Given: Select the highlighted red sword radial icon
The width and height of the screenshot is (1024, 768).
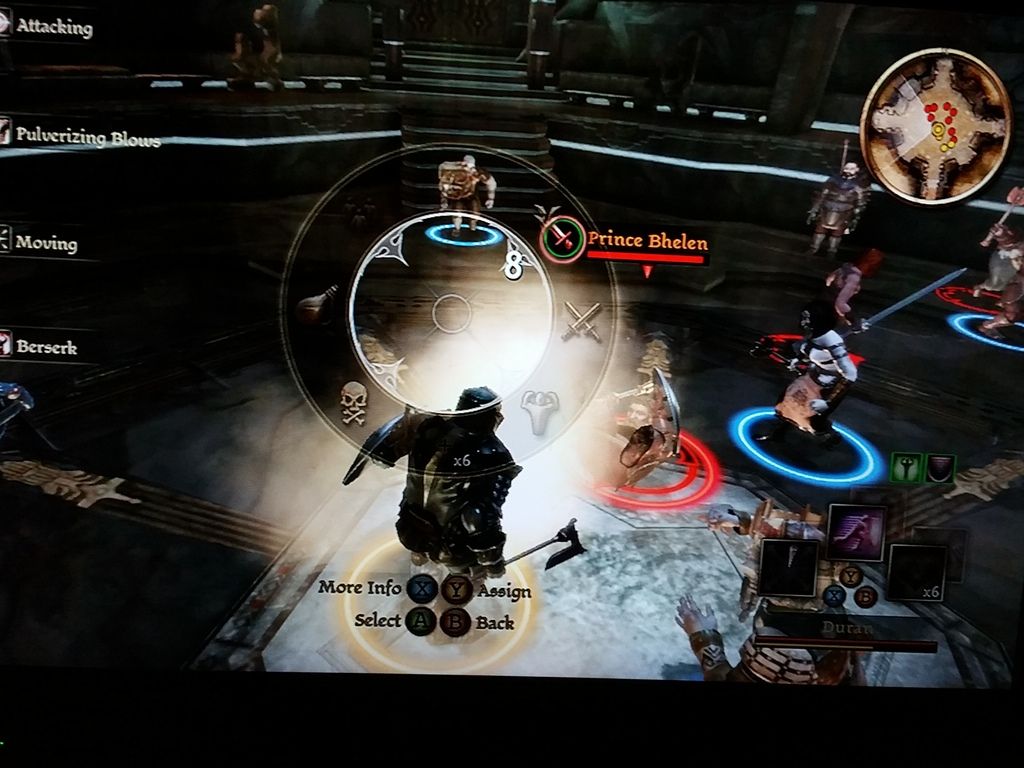Looking at the screenshot, I should (x=562, y=239).
